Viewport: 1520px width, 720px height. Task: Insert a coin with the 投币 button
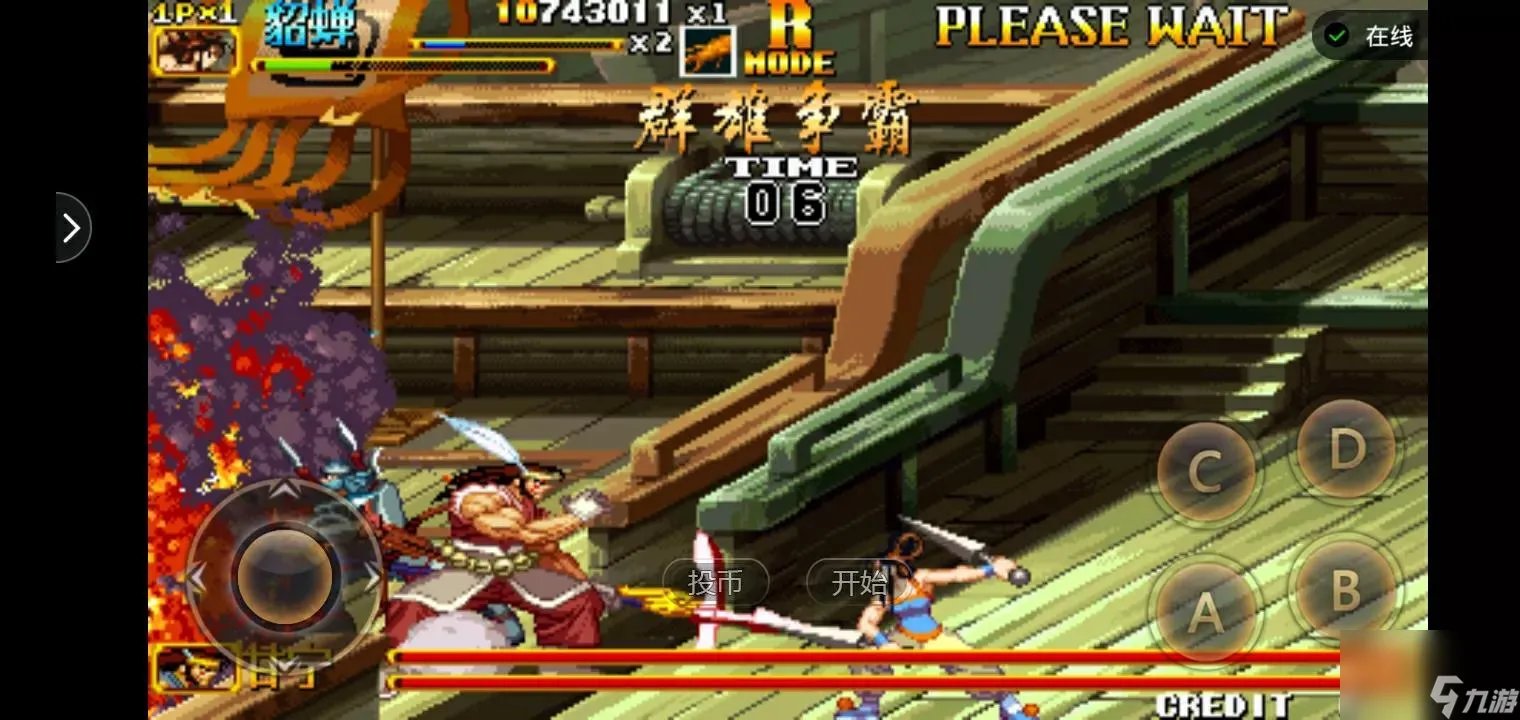[715, 582]
